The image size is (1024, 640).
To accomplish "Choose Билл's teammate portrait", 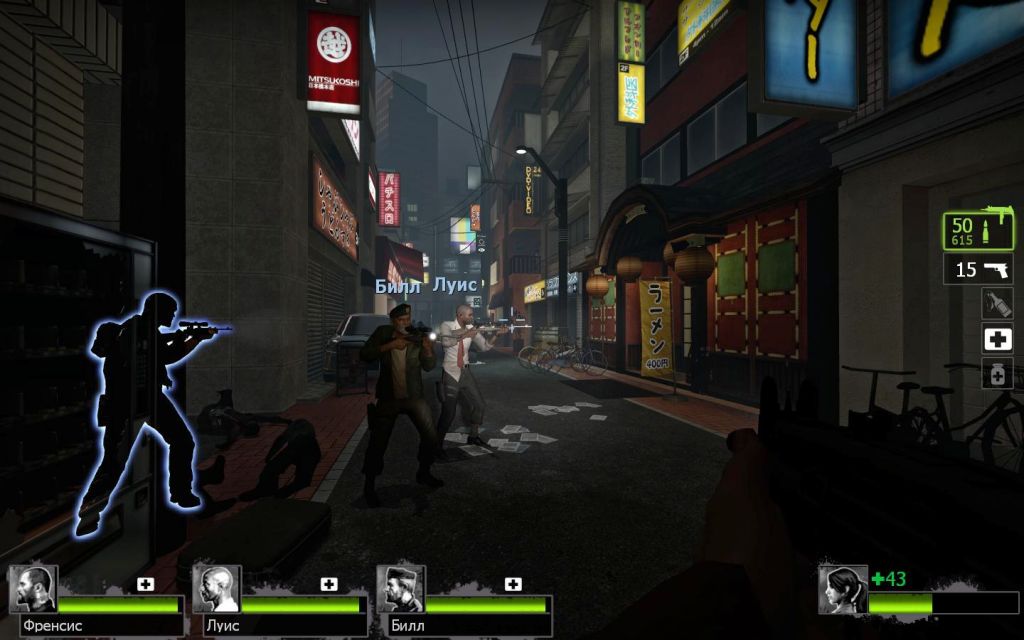I will click(400, 590).
